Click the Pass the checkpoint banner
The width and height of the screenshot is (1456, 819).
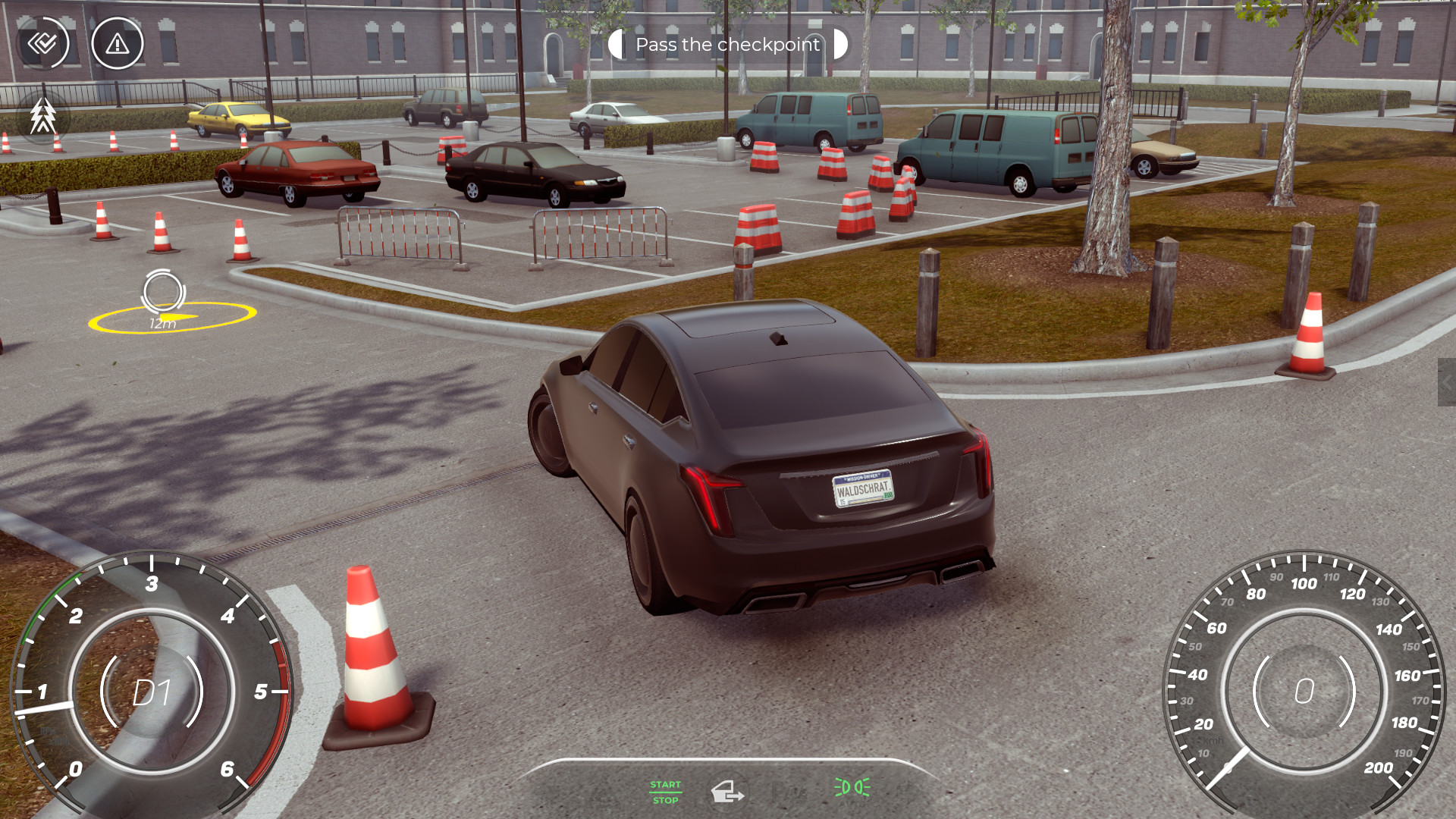point(726,45)
